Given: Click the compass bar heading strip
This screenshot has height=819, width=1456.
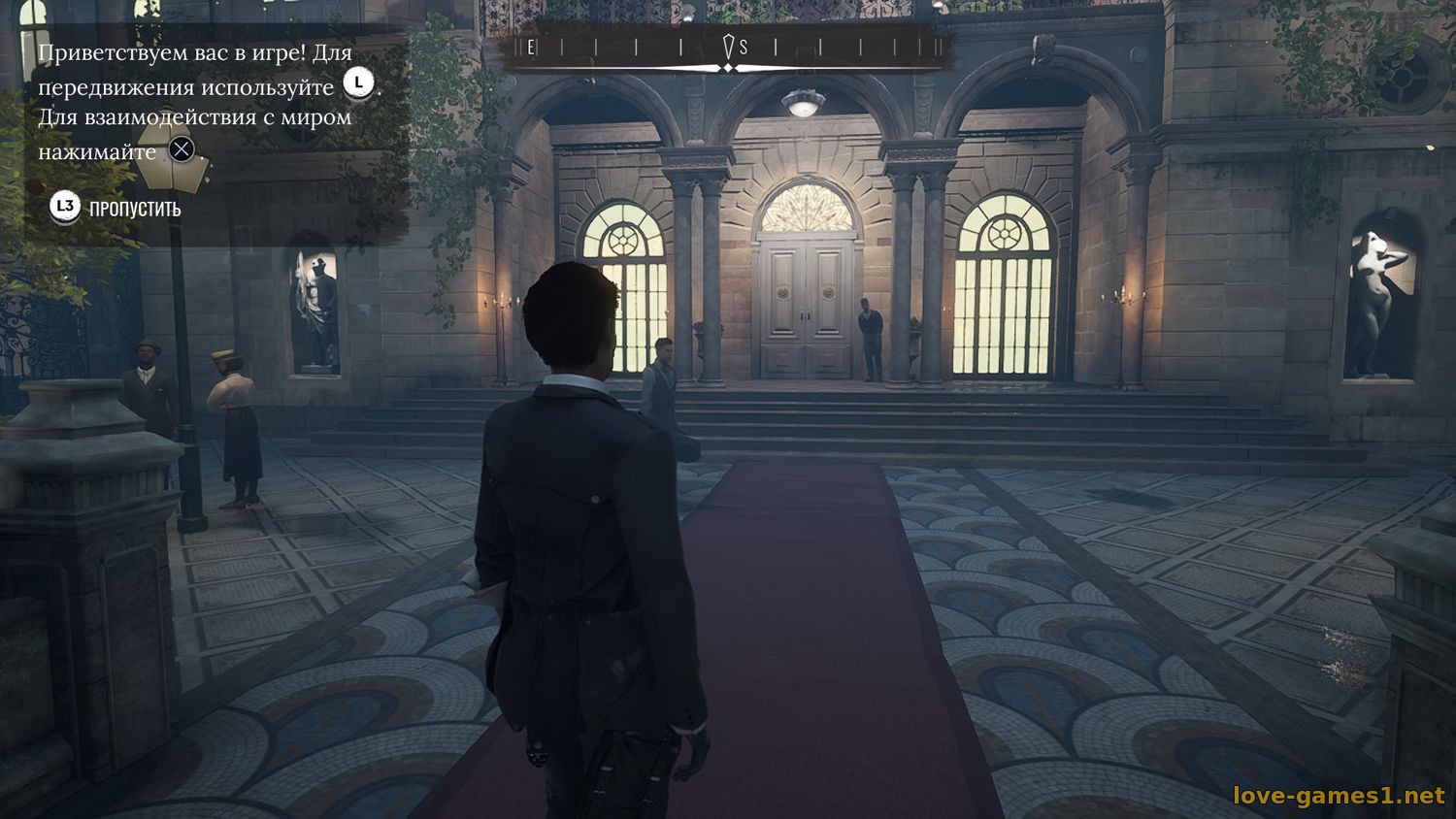Looking at the screenshot, I should pos(734,48).
